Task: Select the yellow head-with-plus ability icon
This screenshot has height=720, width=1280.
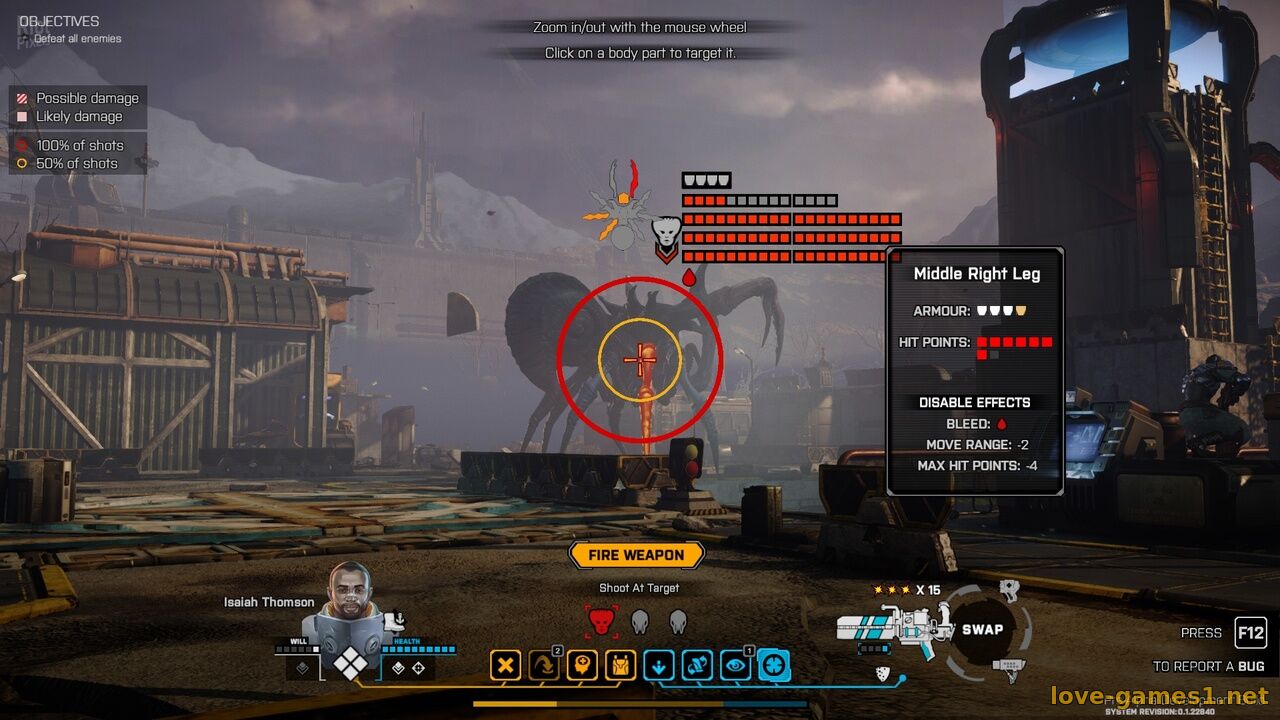Action: 582,665
